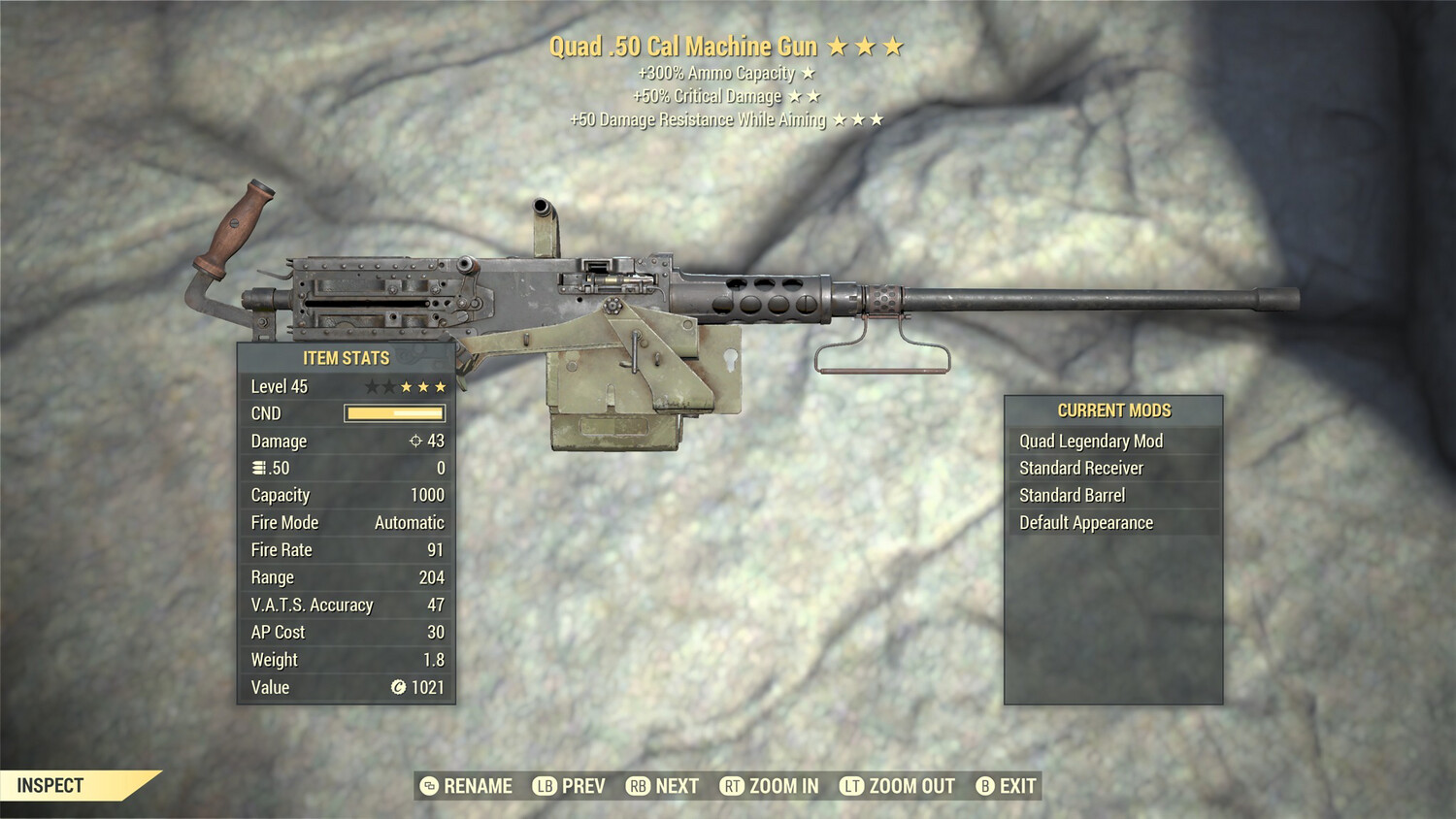Click the B Exit controller glyph
This screenshot has height=819, width=1456.
(x=986, y=786)
